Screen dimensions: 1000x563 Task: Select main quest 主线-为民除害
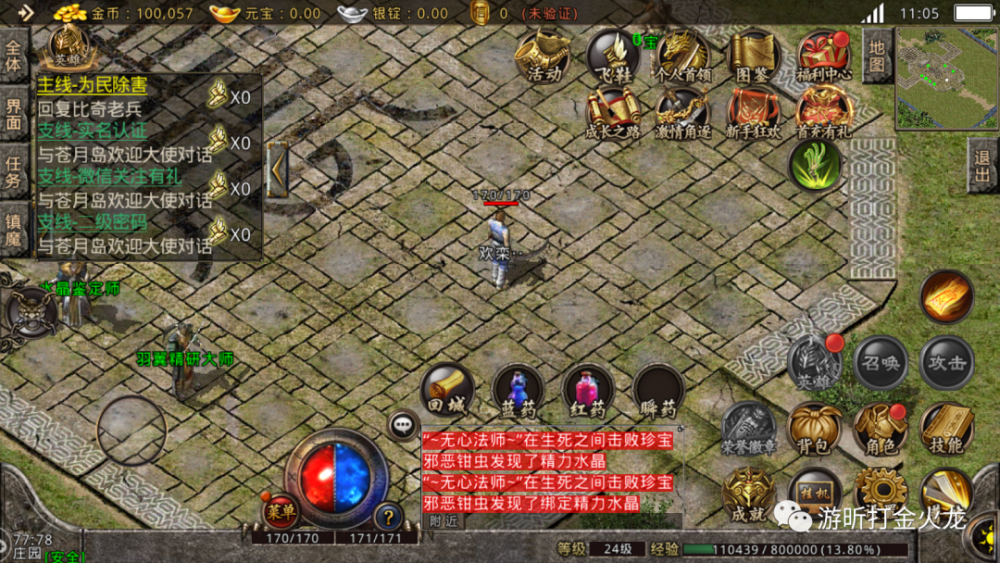[x=92, y=86]
